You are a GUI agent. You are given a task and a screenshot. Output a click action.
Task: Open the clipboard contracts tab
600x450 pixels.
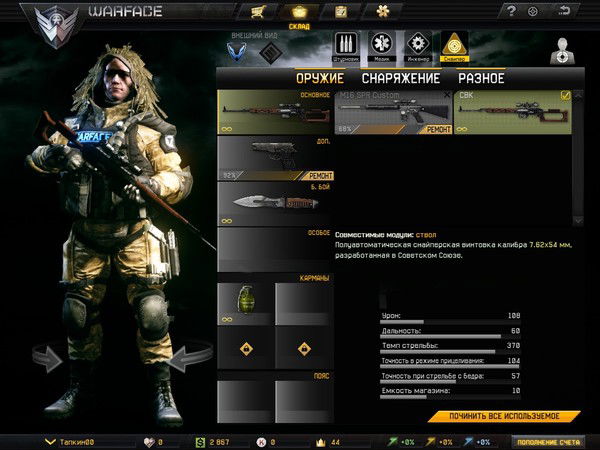pyautogui.click(x=340, y=12)
